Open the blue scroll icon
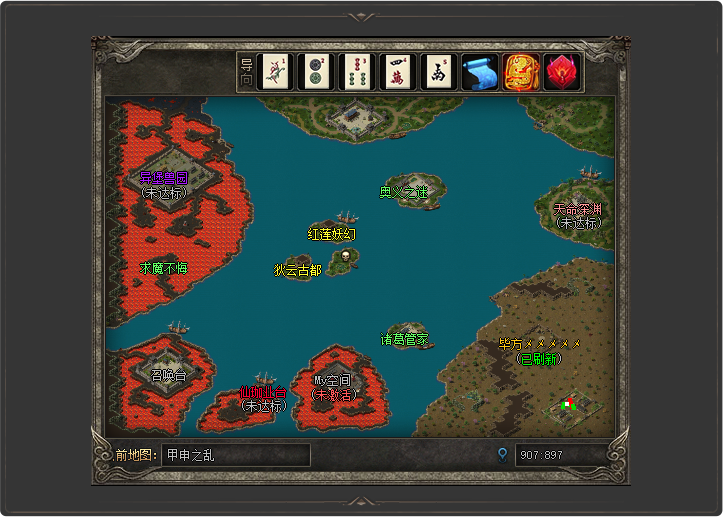Image resolution: width=723 pixels, height=517 pixels. pos(480,72)
